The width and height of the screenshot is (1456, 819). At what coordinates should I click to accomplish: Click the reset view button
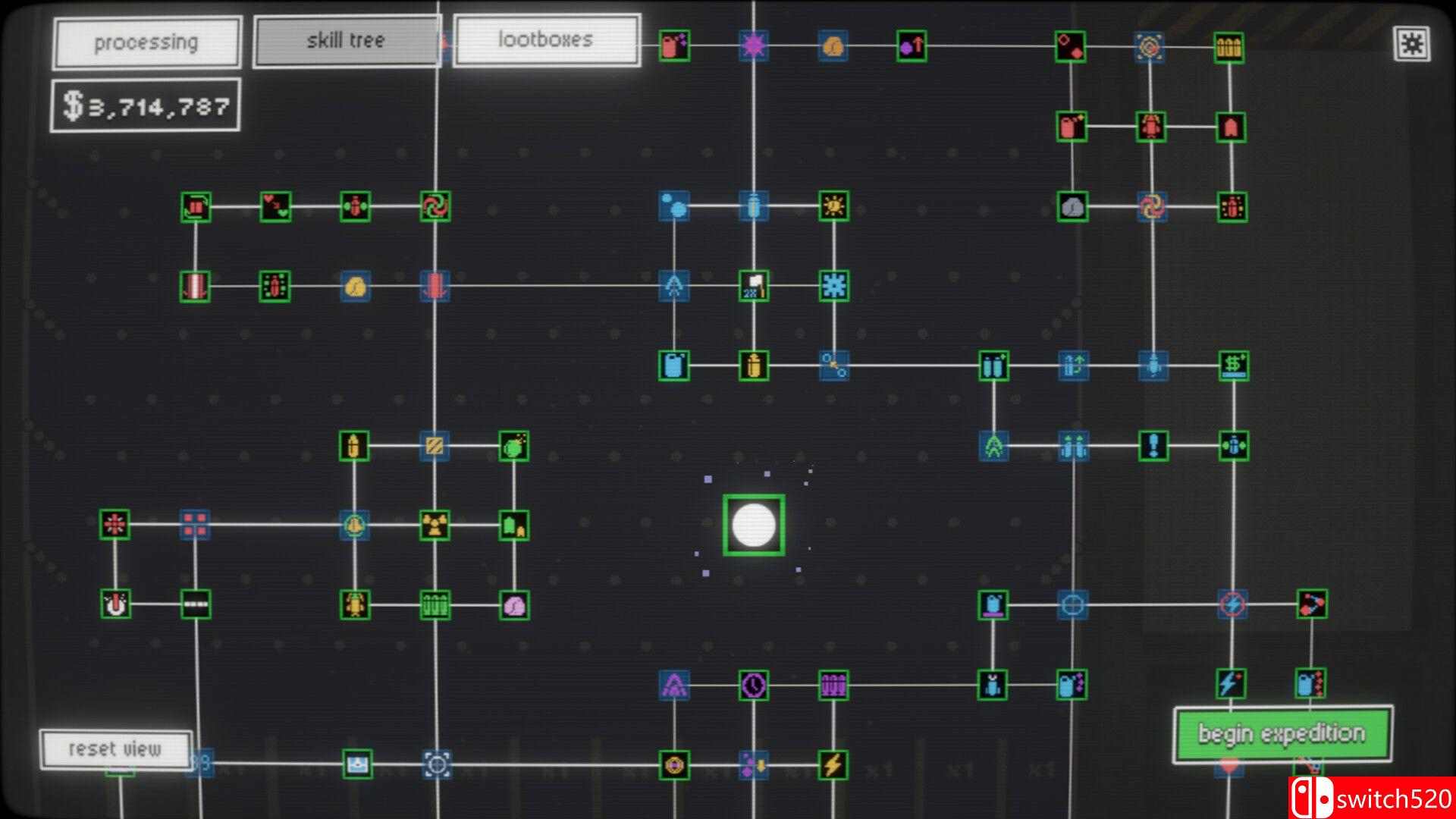tap(115, 749)
